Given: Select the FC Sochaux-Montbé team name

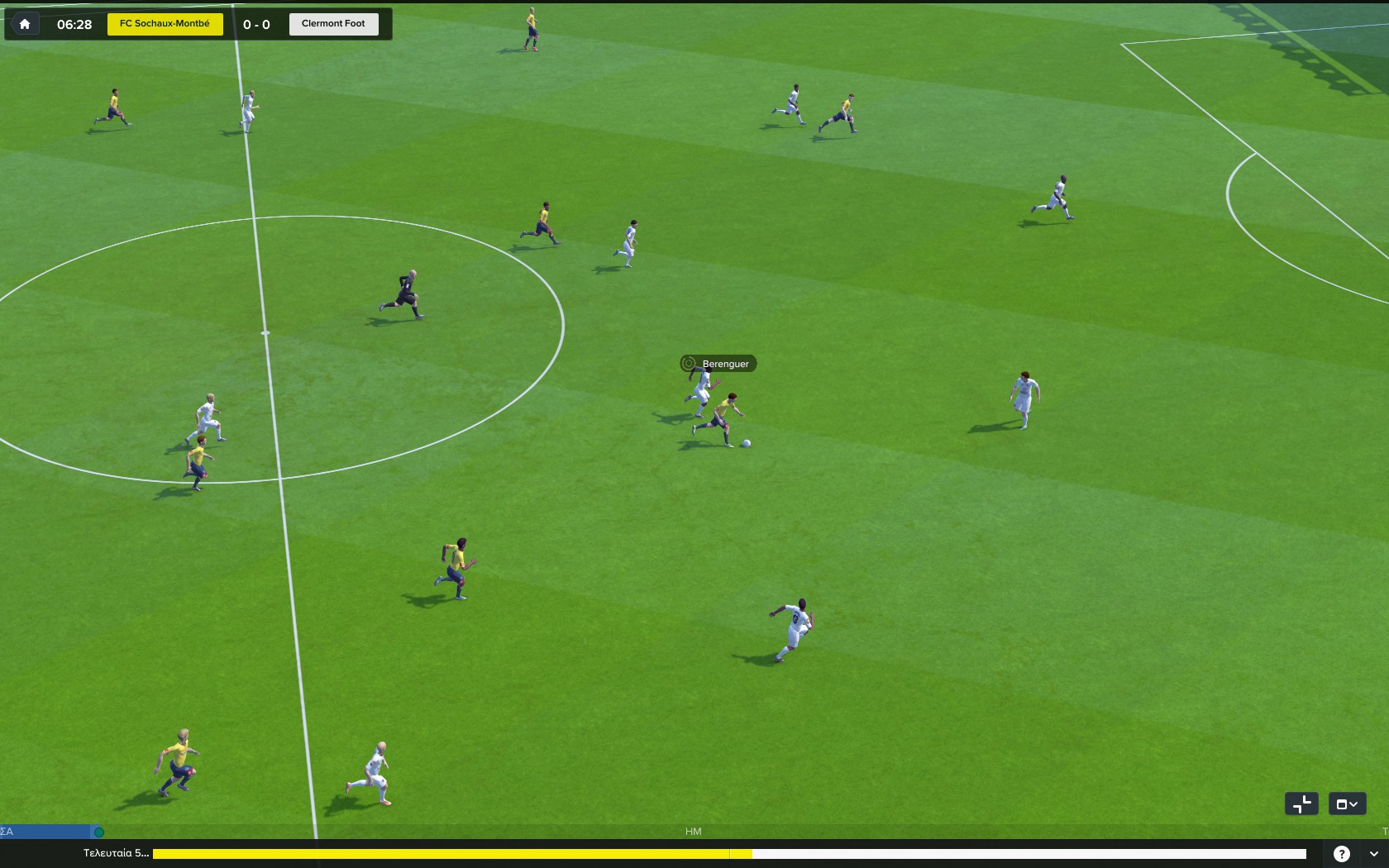Looking at the screenshot, I should (165, 24).
